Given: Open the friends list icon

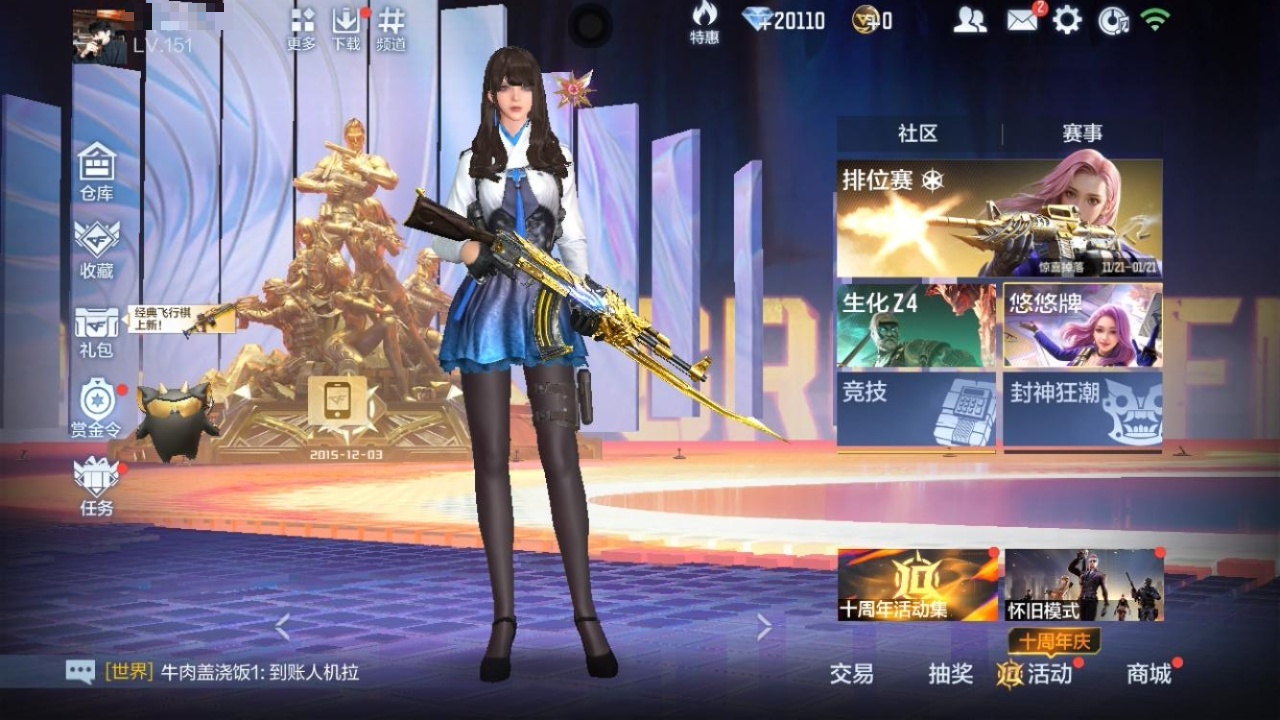Looking at the screenshot, I should click(x=969, y=20).
